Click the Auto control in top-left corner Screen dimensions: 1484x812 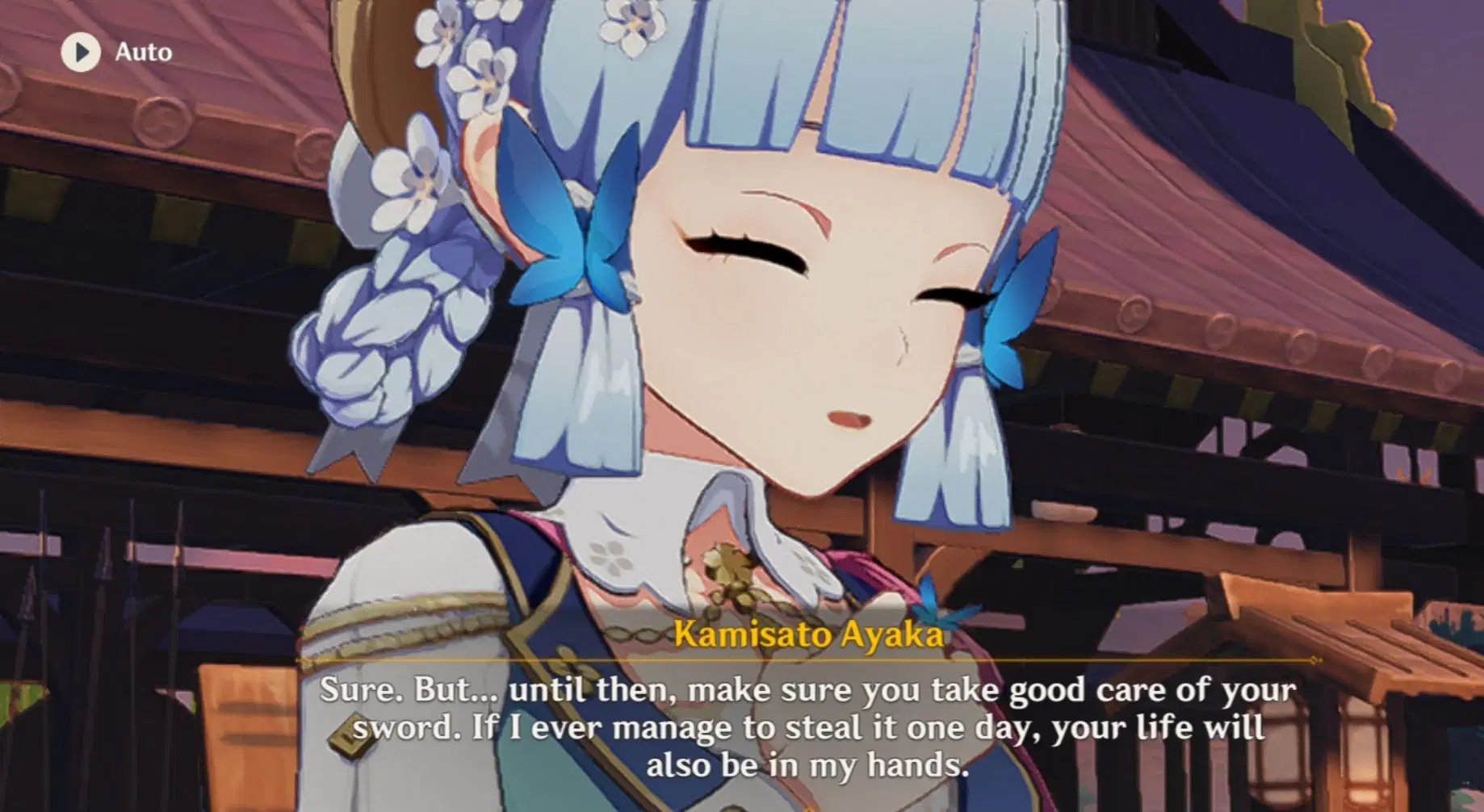[113, 52]
